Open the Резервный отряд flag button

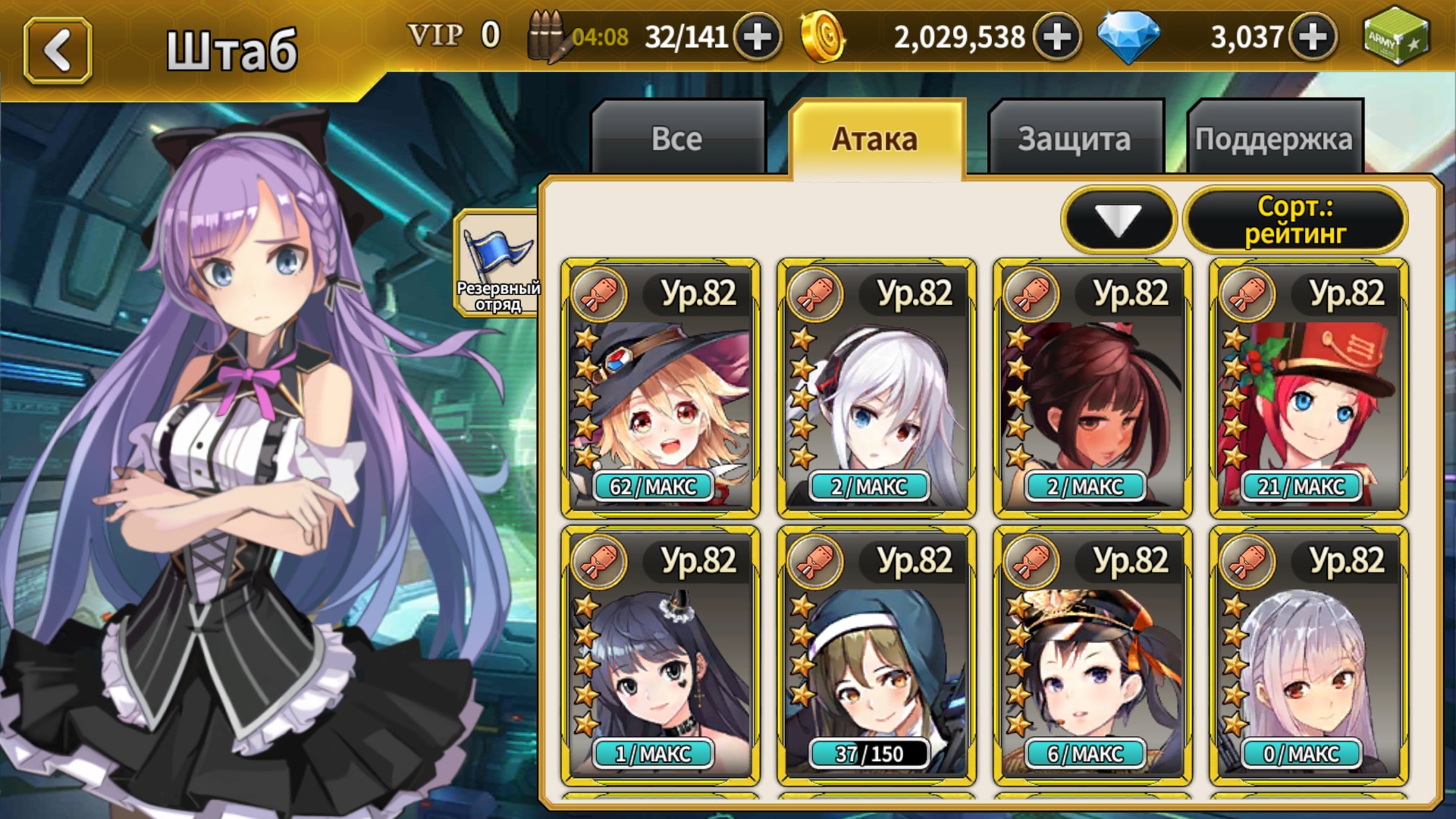click(x=497, y=263)
